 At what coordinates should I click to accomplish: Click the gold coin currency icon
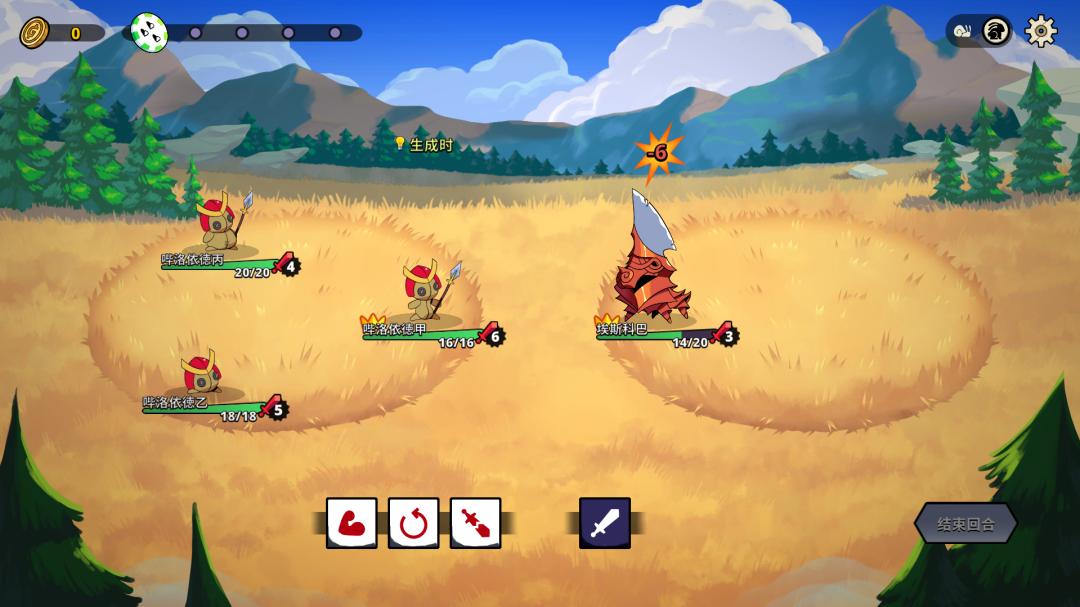coord(35,33)
